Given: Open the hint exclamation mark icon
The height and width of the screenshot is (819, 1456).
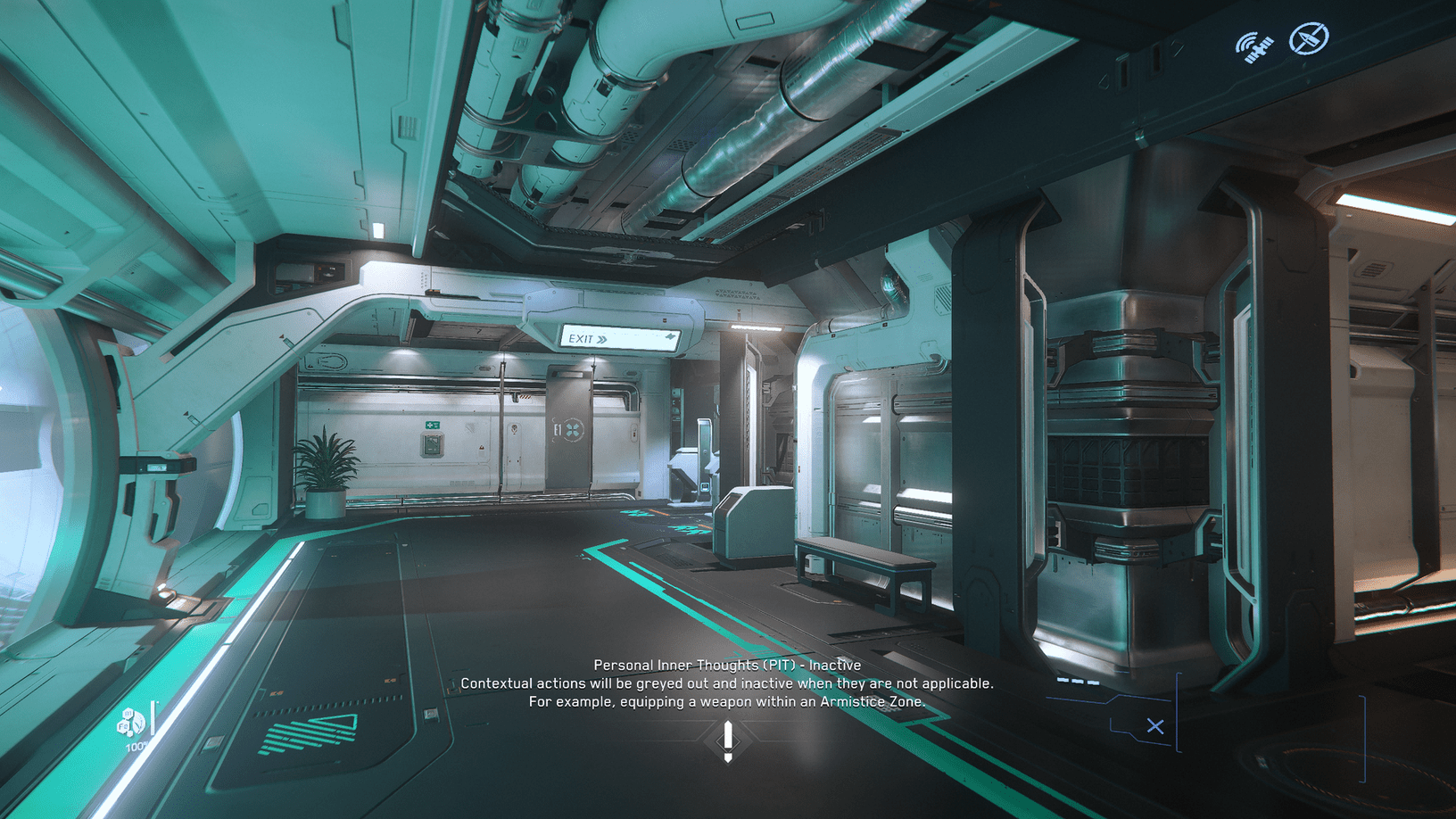Looking at the screenshot, I should click(x=728, y=741).
